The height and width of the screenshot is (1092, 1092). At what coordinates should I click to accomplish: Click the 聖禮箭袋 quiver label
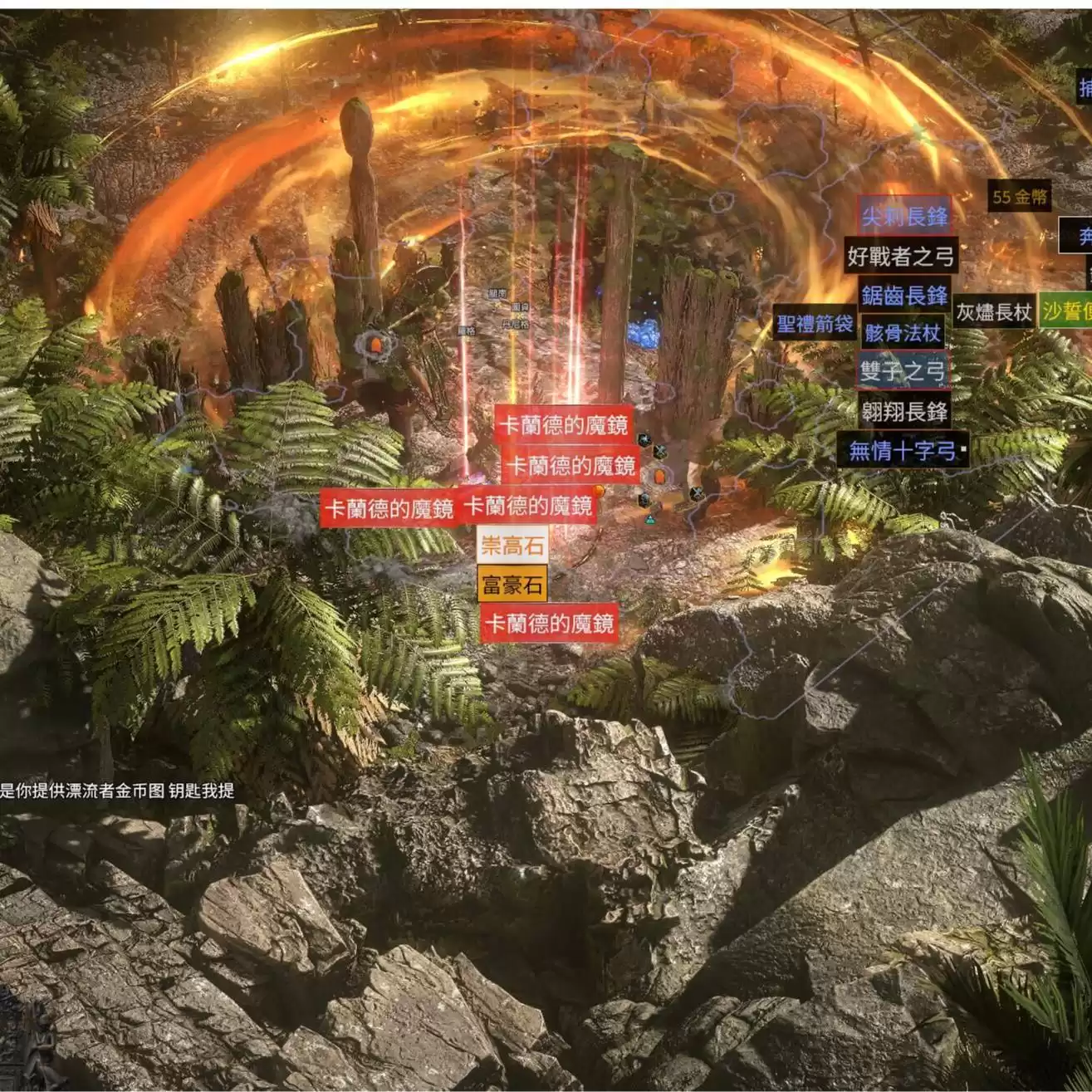[815, 324]
